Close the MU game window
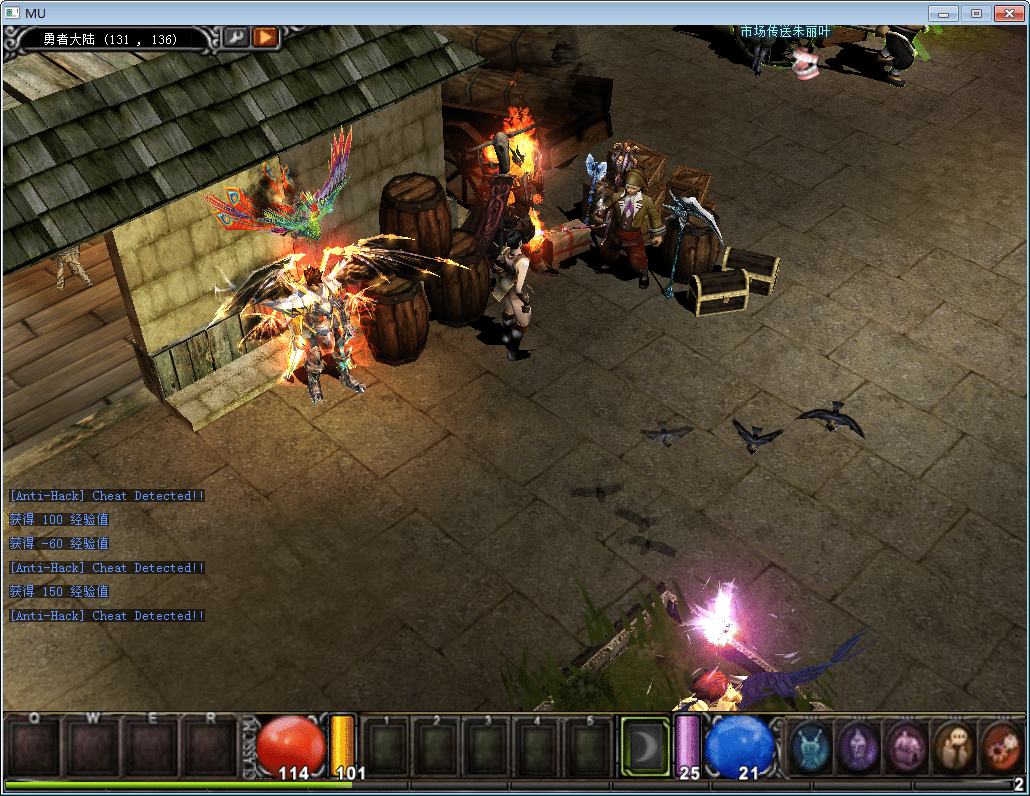Image resolution: width=1030 pixels, height=796 pixels. click(x=1007, y=13)
